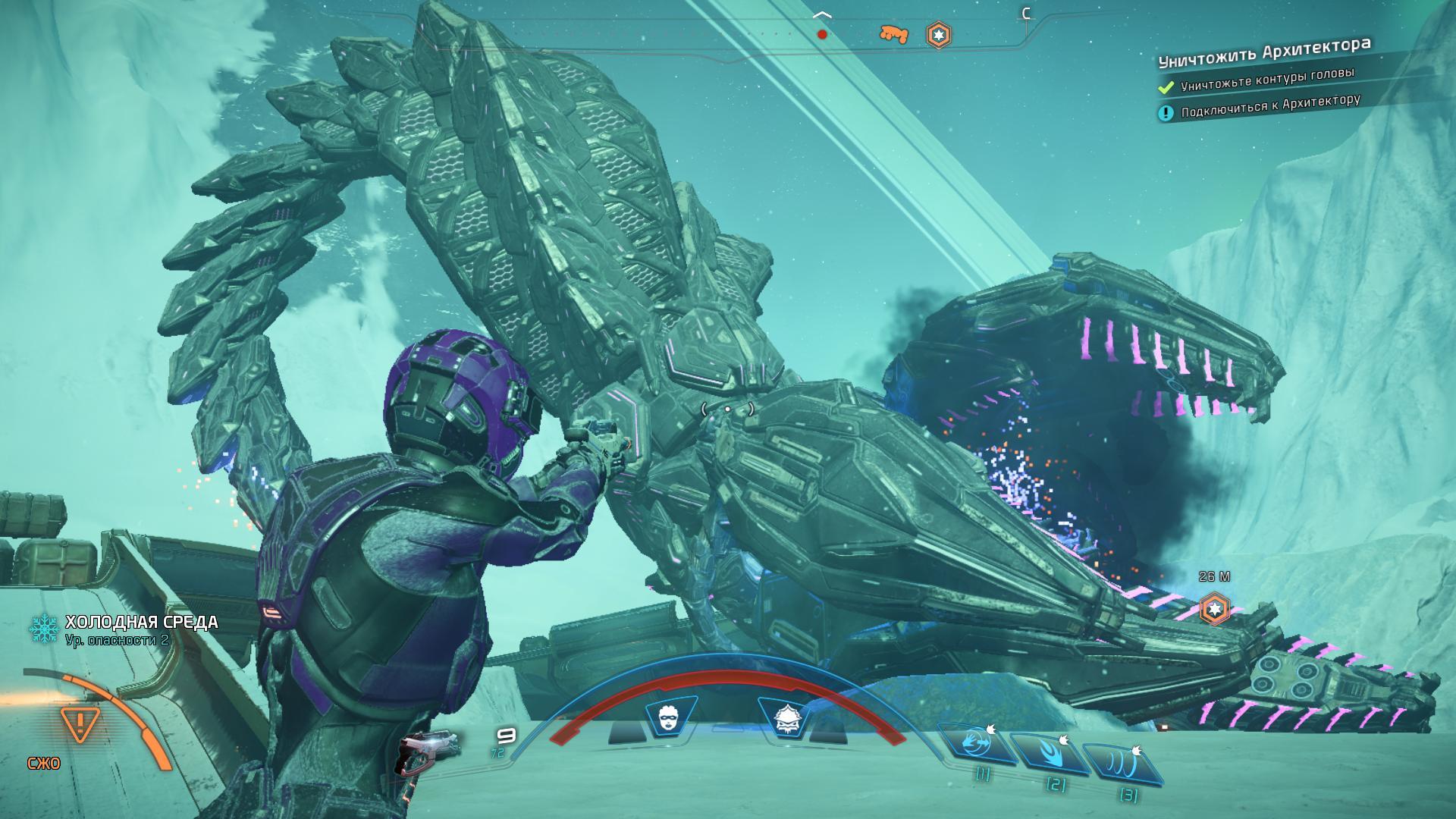
Task: Click the 26 M objective waypoint marker
Action: (1215, 608)
